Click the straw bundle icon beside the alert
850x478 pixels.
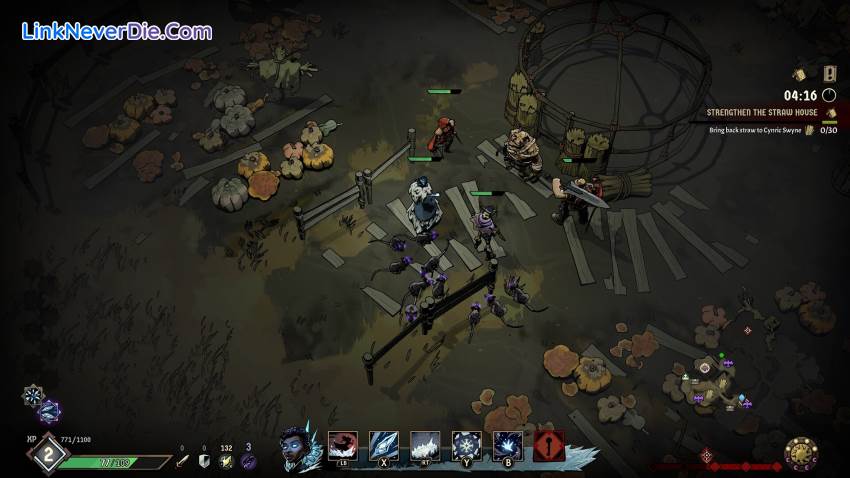tap(800, 73)
